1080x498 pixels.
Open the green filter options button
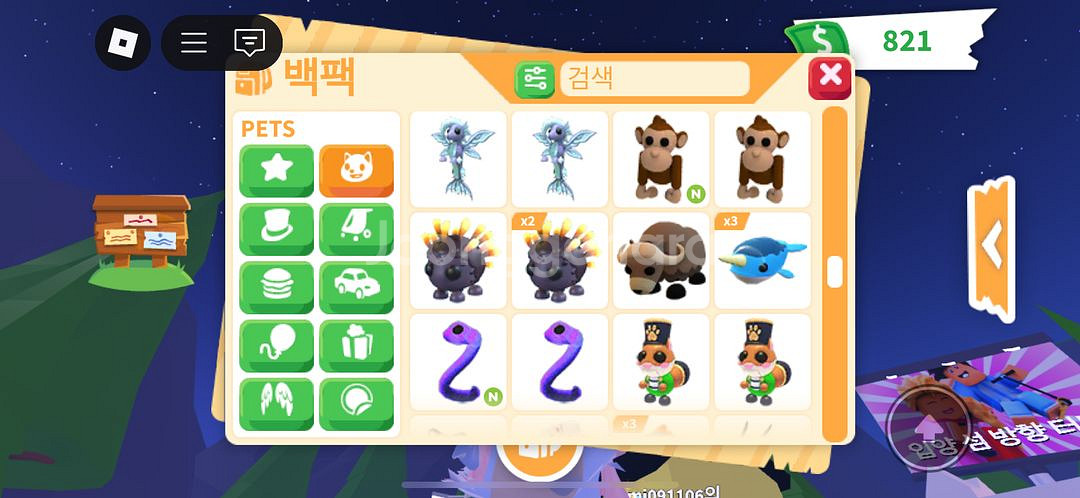click(535, 79)
